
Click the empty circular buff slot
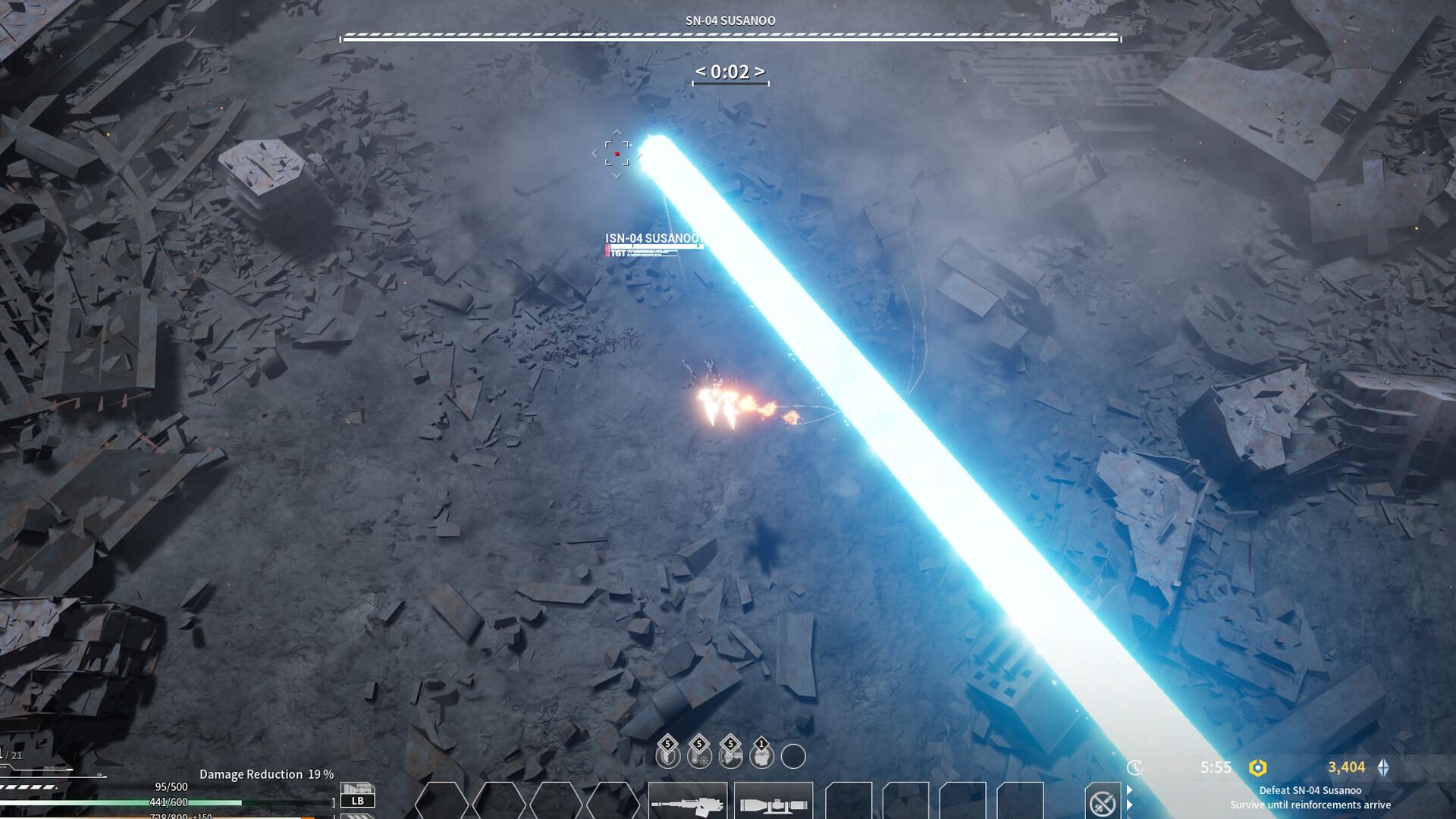pos(793,756)
